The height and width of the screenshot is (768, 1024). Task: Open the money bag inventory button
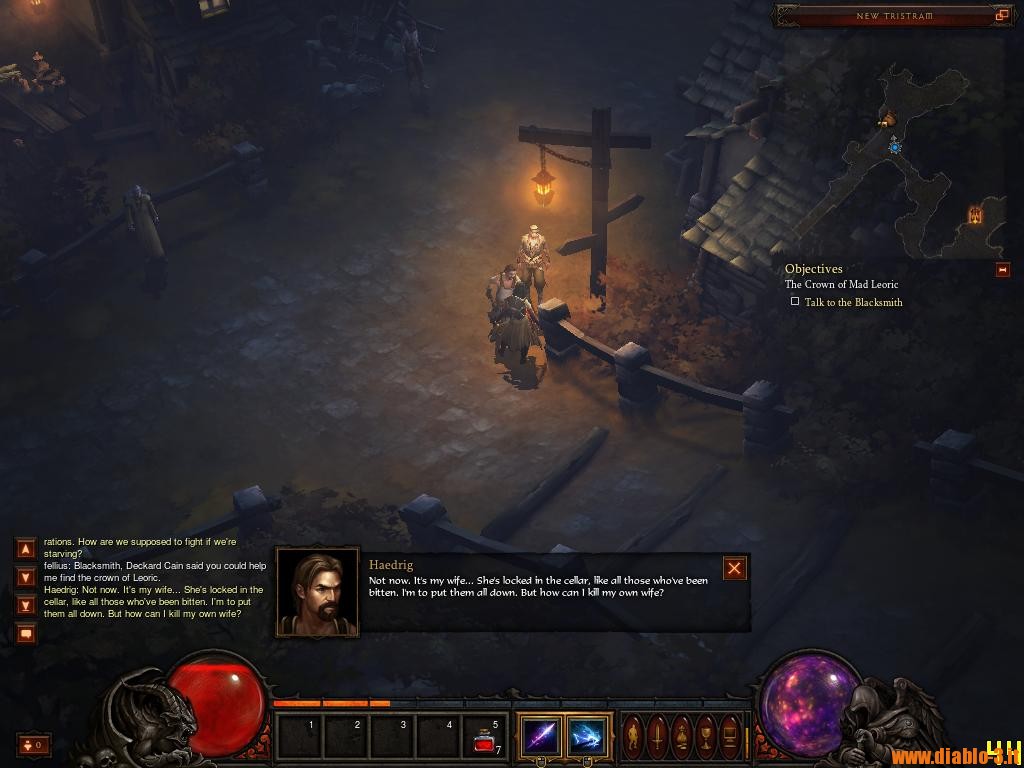click(682, 738)
